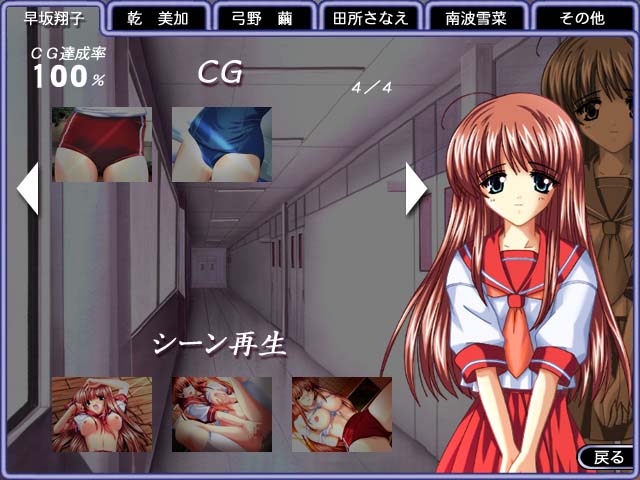The image size is (640, 480).
Task: Click the left page arrow
Action: [28, 187]
